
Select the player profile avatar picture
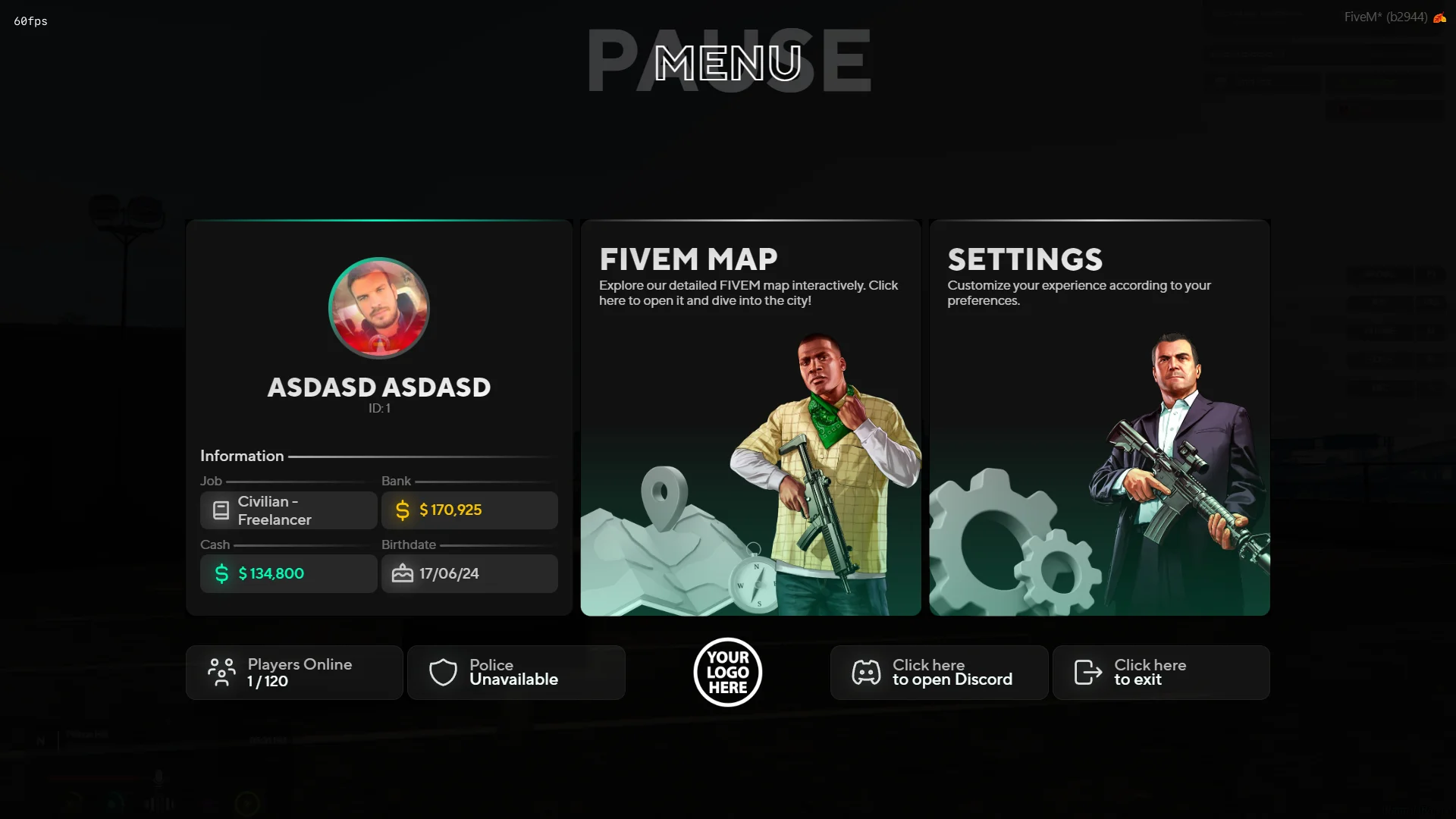(x=379, y=308)
